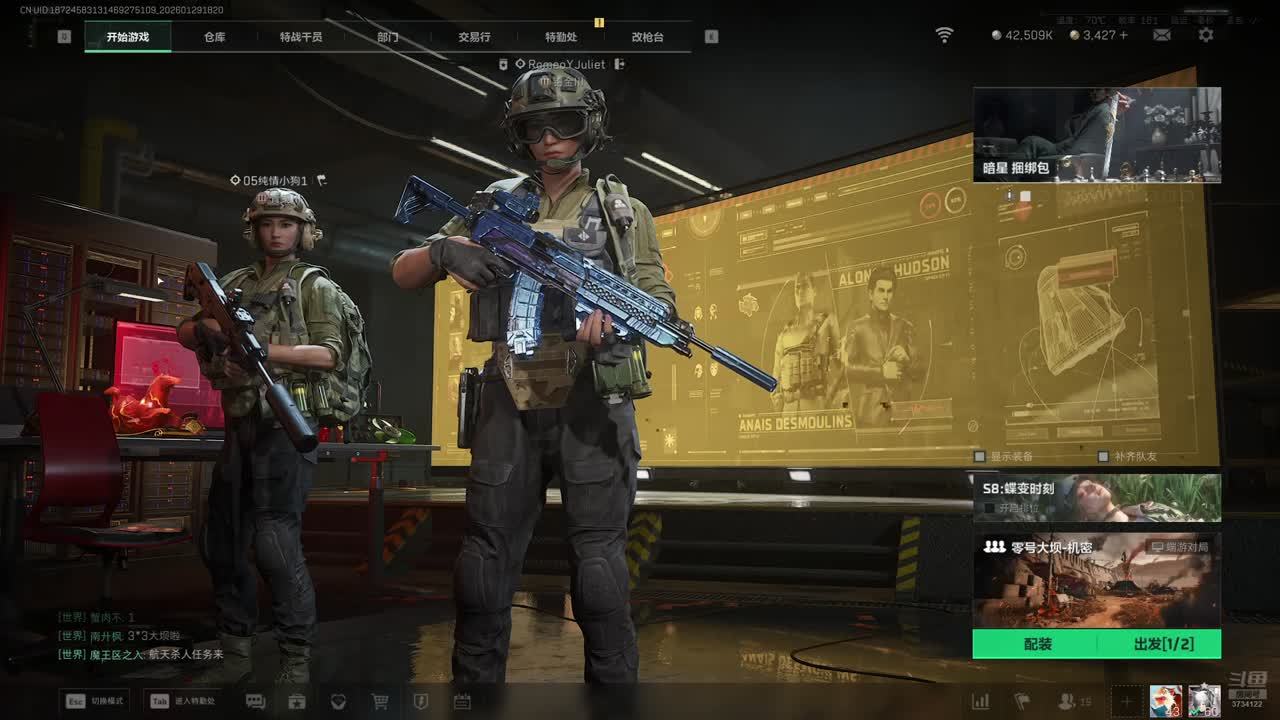Click the plus invite slot
This screenshot has height=720, width=1280.
pos(1126,701)
